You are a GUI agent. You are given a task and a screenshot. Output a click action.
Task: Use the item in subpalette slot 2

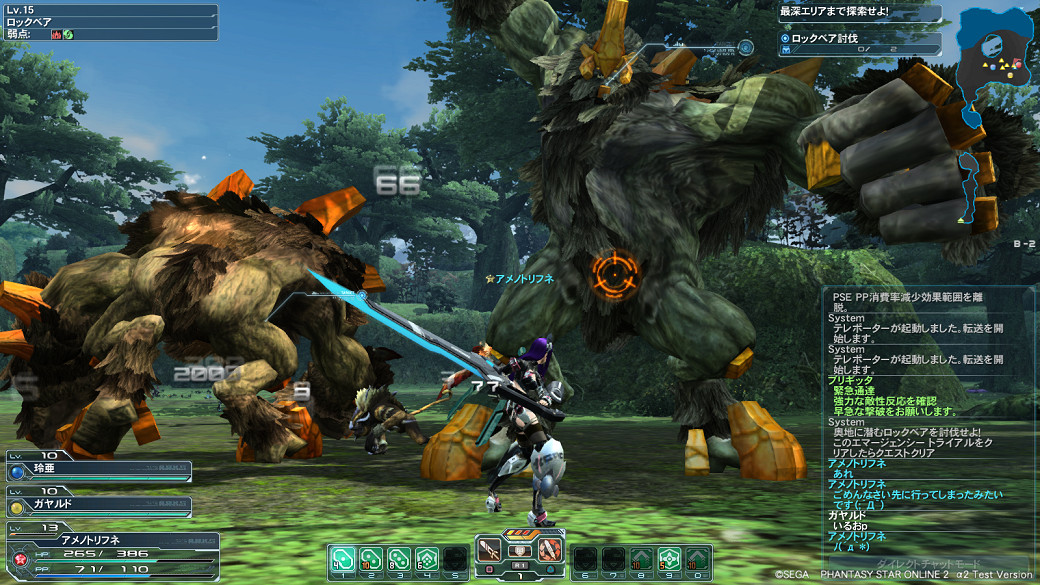(370, 557)
